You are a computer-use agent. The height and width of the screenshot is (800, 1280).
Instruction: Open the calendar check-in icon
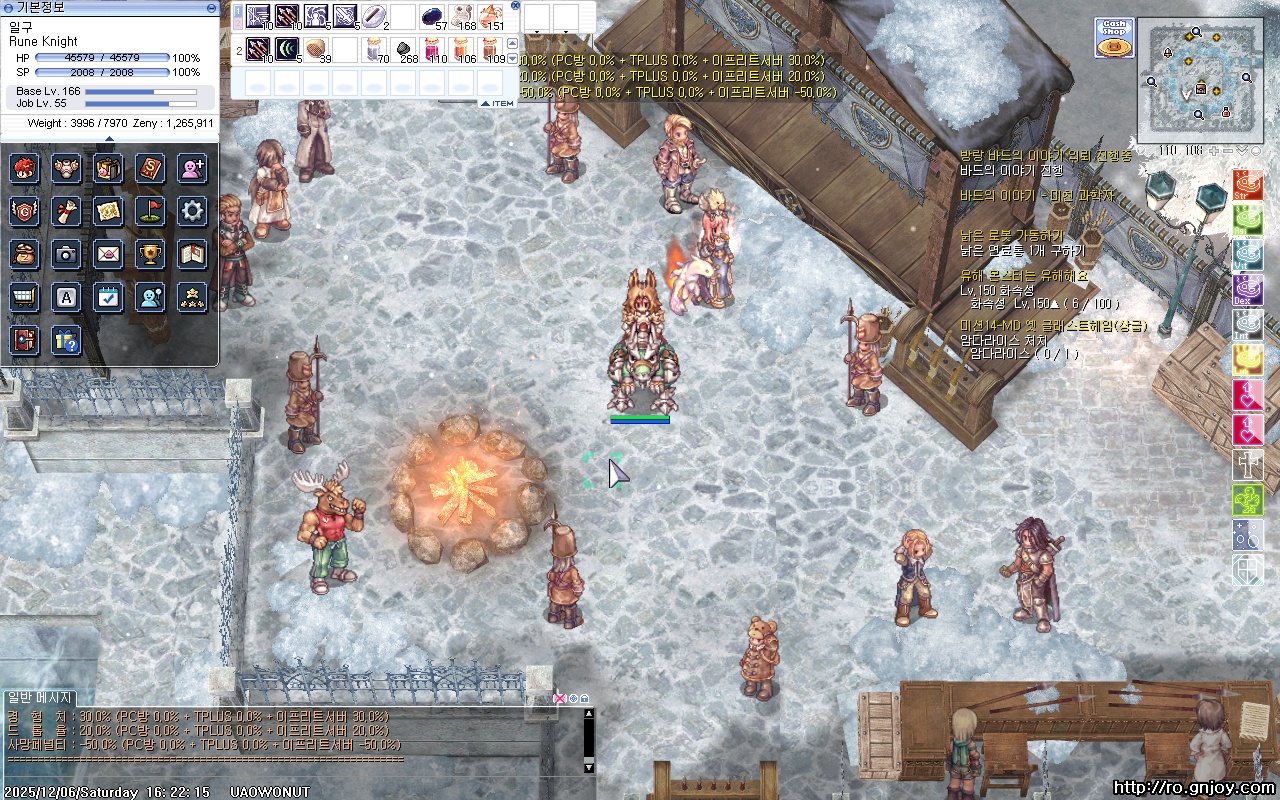pyautogui.click(x=108, y=297)
